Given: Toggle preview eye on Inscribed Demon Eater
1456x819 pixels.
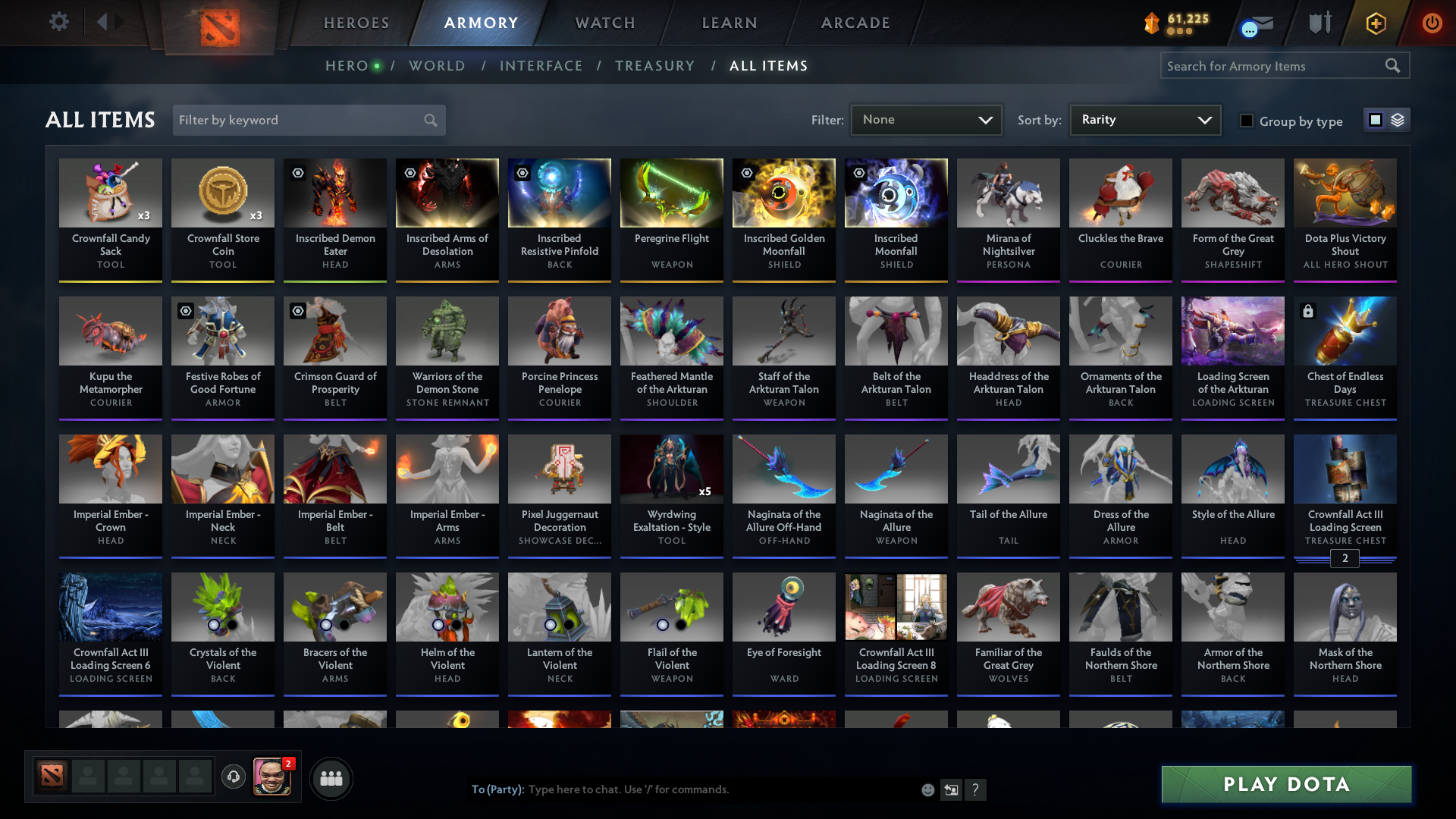Looking at the screenshot, I should (298, 172).
